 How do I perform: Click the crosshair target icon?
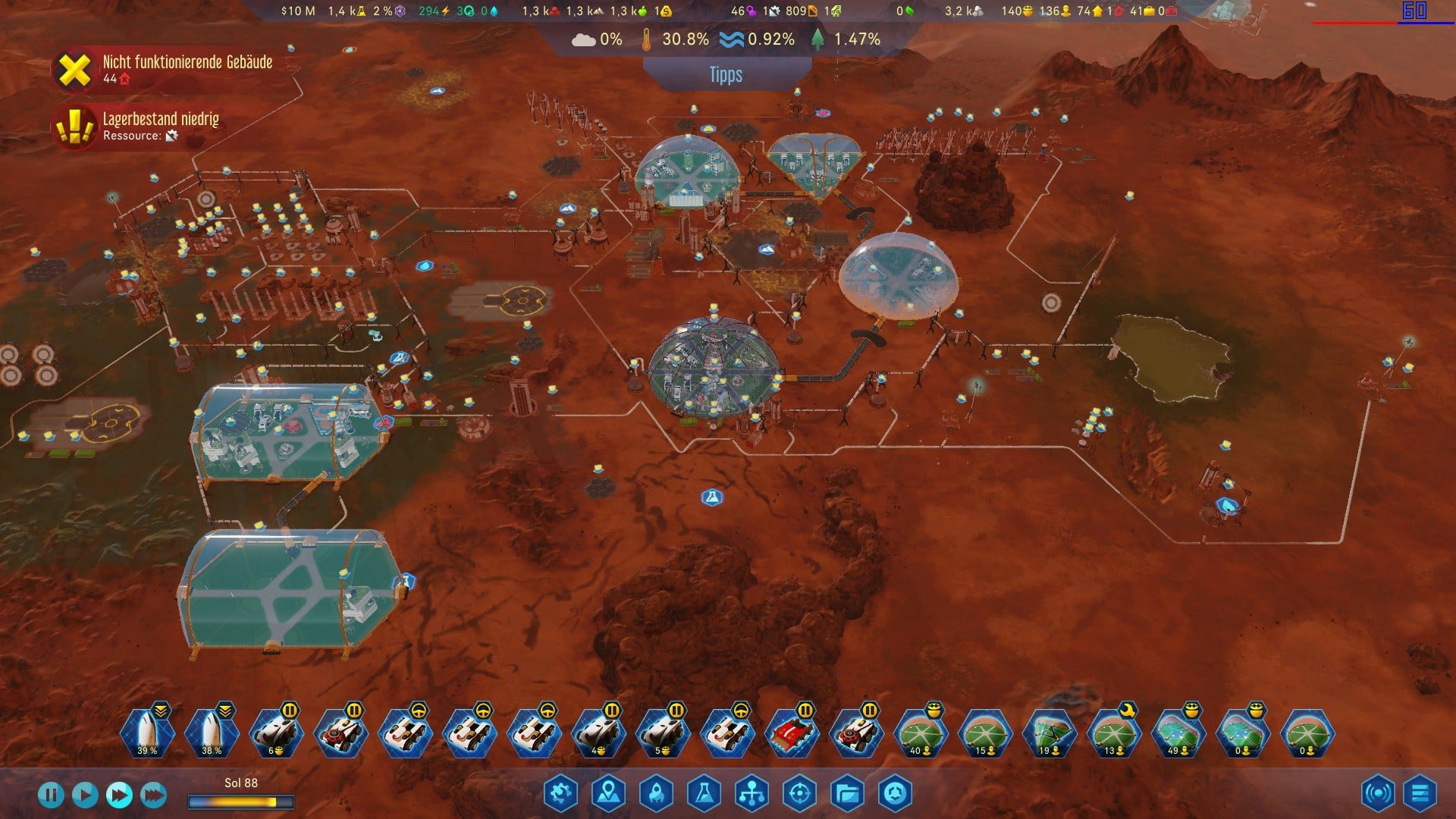click(x=799, y=794)
